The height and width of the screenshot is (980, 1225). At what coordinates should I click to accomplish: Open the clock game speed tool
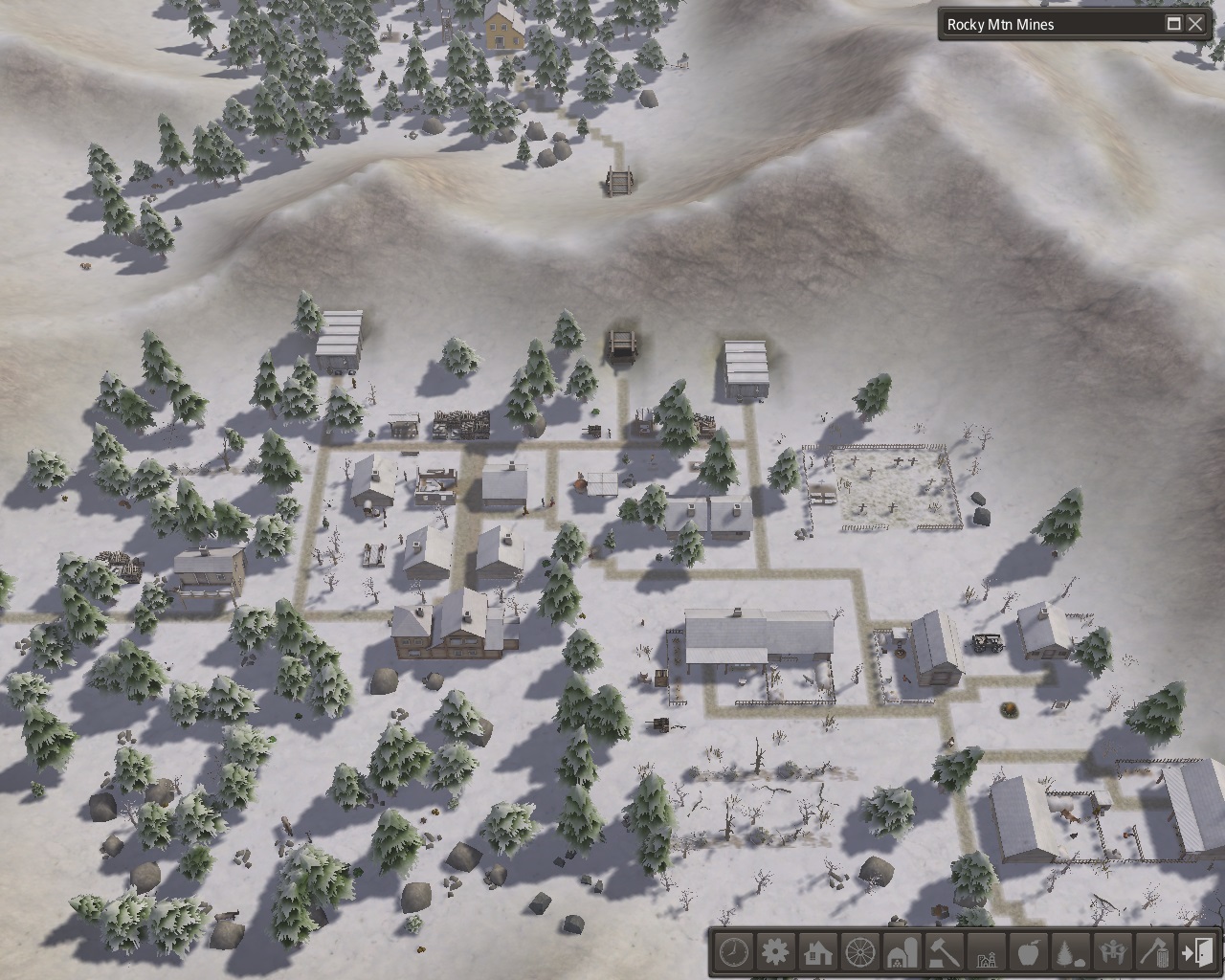pyautogui.click(x=734, y=952)
